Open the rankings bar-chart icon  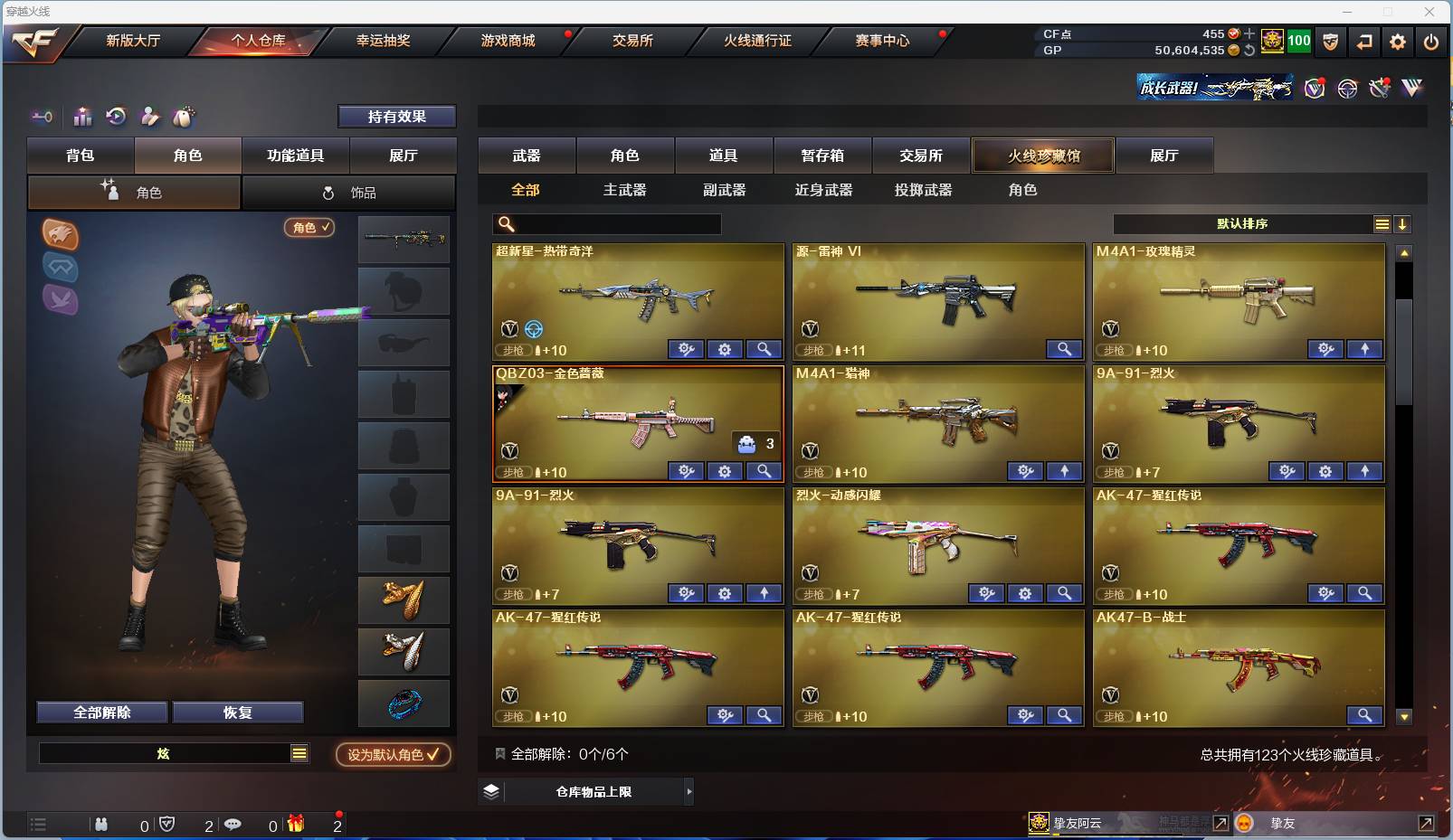81,118
